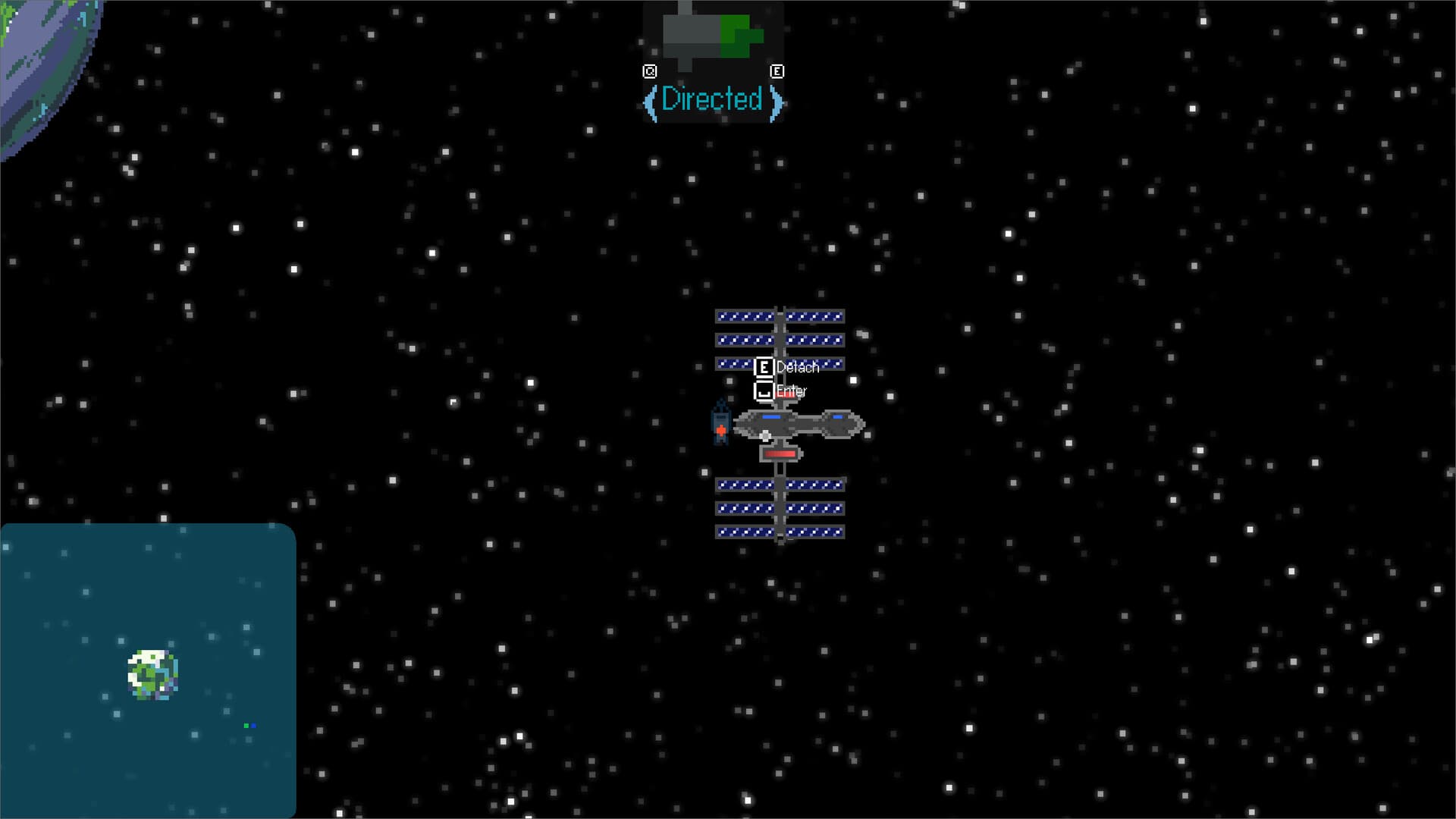Click the red battery charge bar below the station
The image size is (1456, 819).
tap(780, 453)
